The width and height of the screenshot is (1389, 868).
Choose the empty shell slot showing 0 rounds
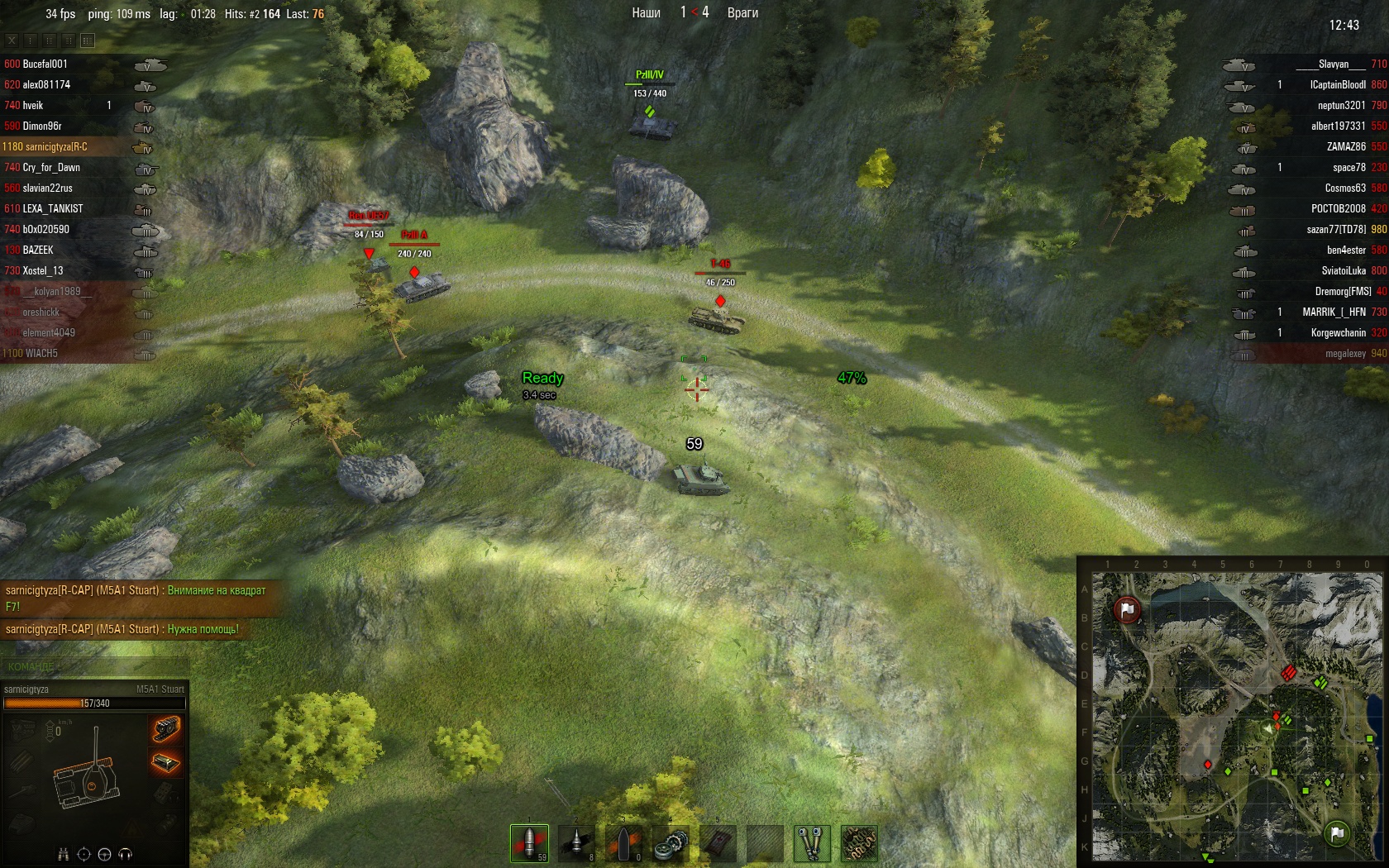click(623, 842)
